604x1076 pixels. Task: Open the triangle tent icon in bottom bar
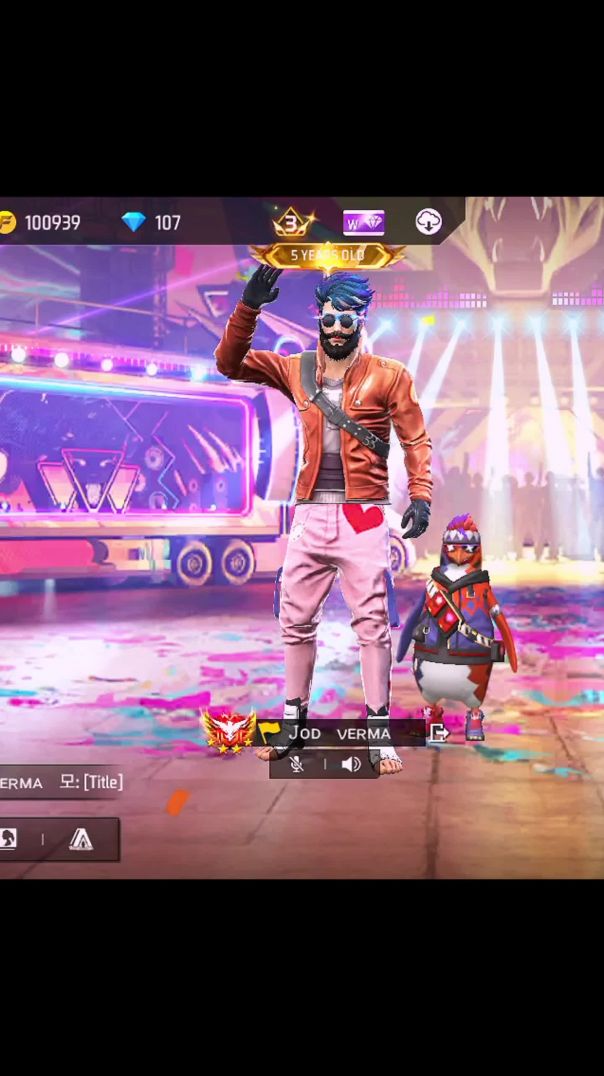tap(81, 839)
